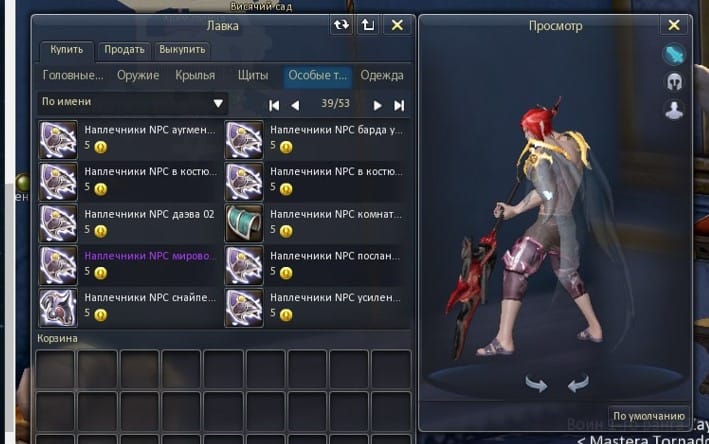The image size is (709, 444).
Task: Switch to the Продать tab
Action: [124, 50]
